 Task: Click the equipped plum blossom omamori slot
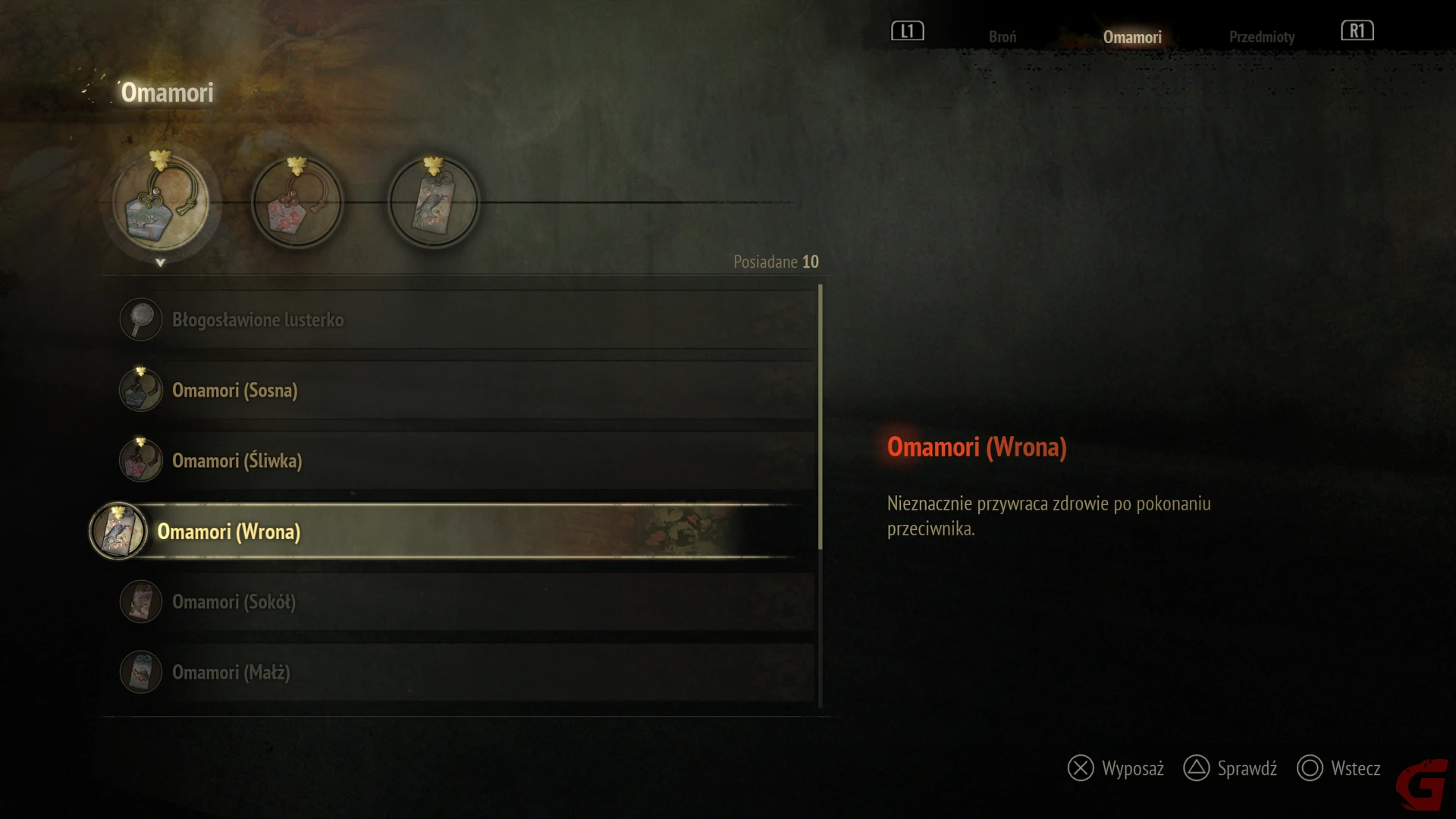tap(297, 203)
